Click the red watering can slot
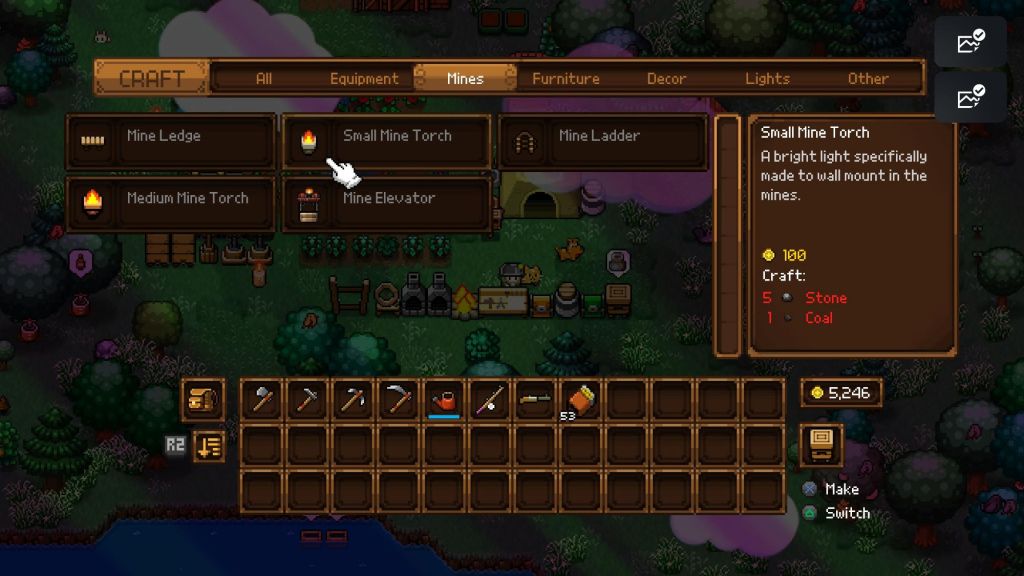 [x=444, y=400]
